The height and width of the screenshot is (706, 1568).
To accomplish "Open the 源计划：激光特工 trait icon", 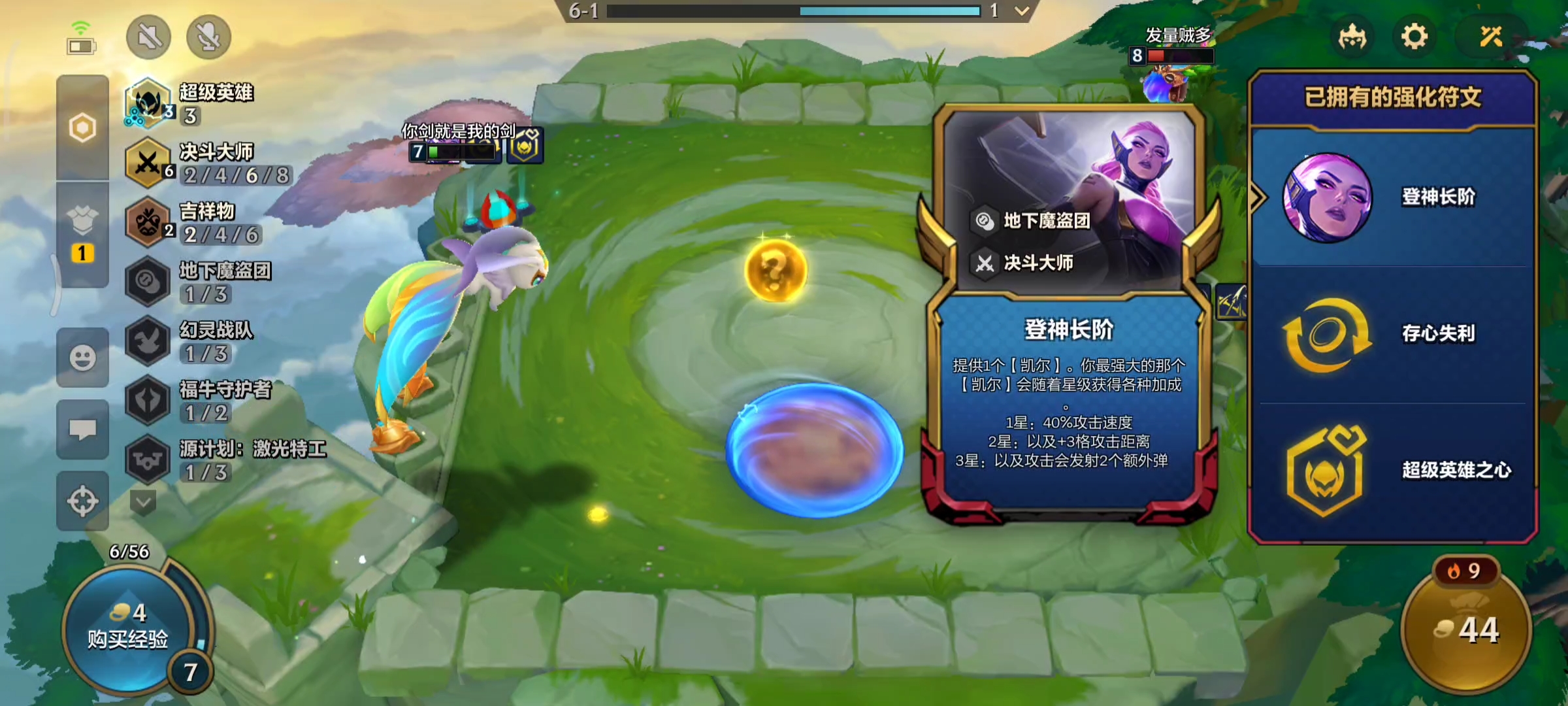I will coord(148,458).
